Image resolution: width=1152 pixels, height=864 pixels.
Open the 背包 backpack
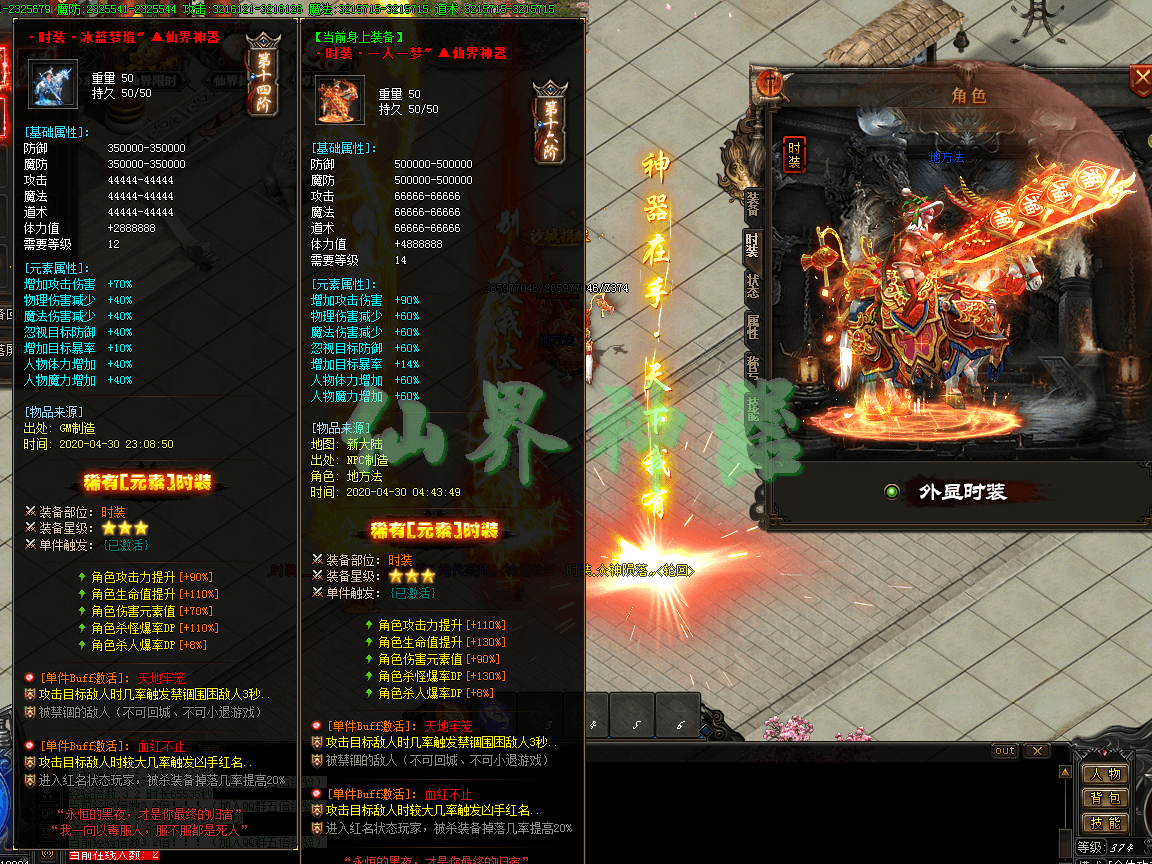coord(1105,798)
